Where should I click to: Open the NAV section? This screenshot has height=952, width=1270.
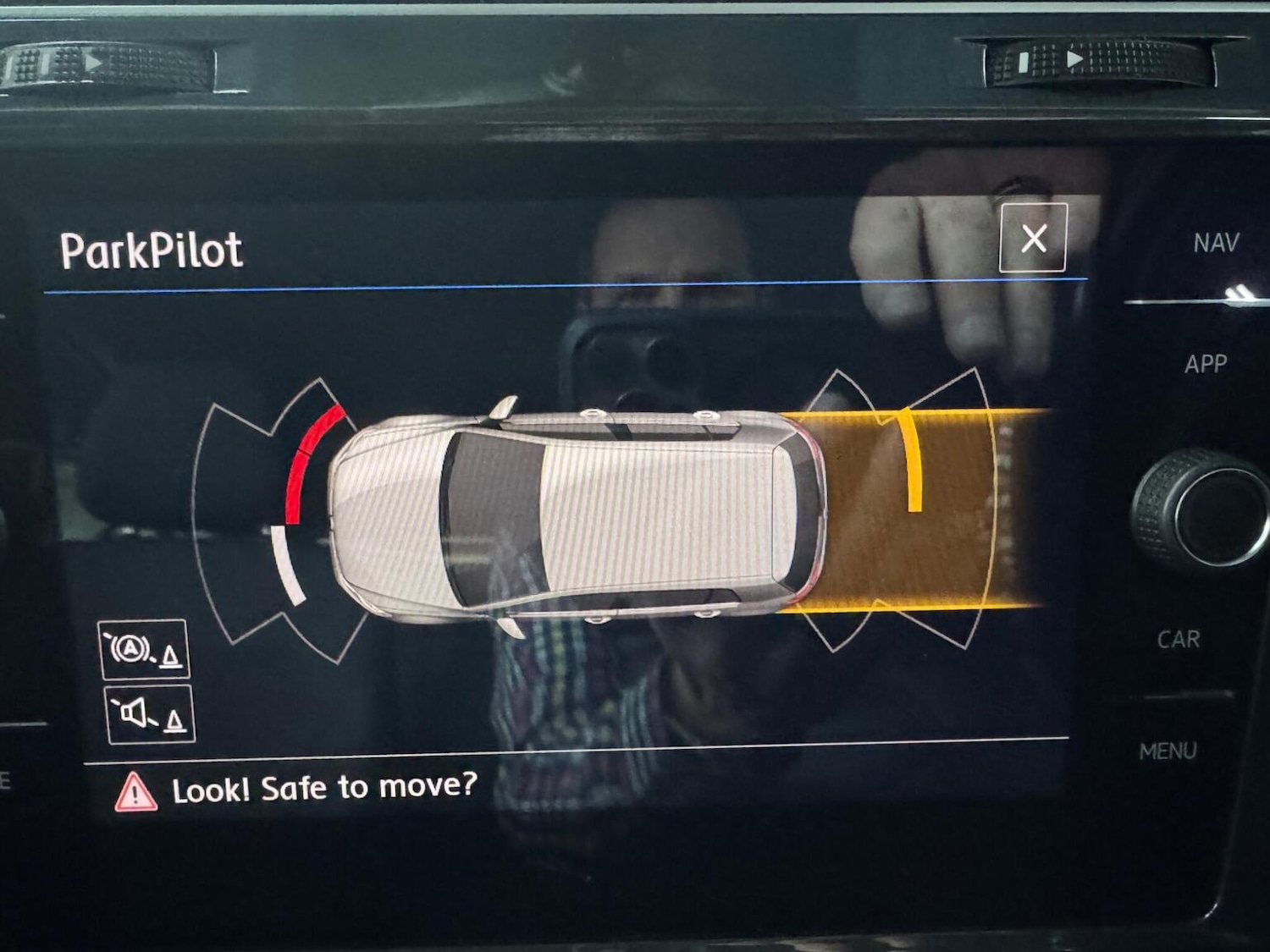coord(1216,244)
